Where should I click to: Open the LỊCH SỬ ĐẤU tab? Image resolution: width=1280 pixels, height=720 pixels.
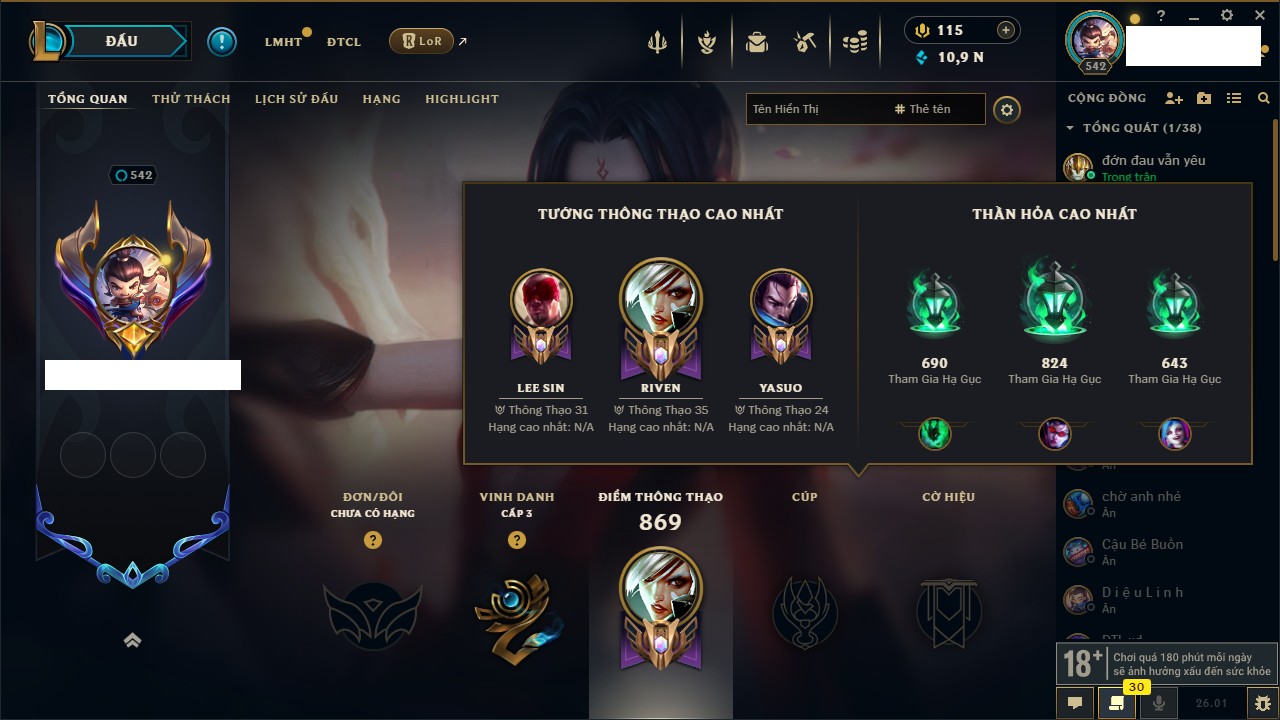click(296, 99)
